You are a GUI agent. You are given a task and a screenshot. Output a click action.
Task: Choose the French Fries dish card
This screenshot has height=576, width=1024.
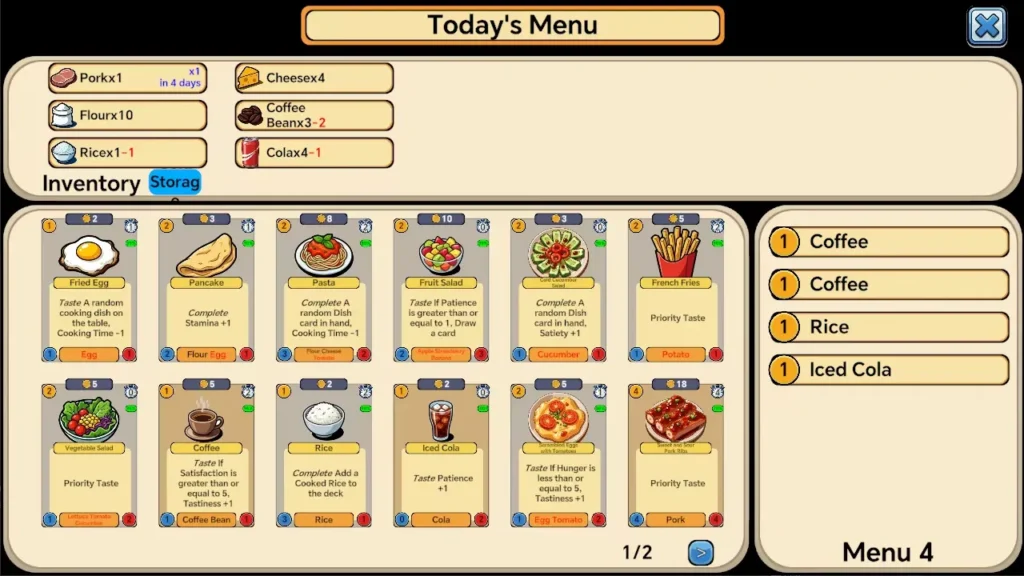point(677,290)
